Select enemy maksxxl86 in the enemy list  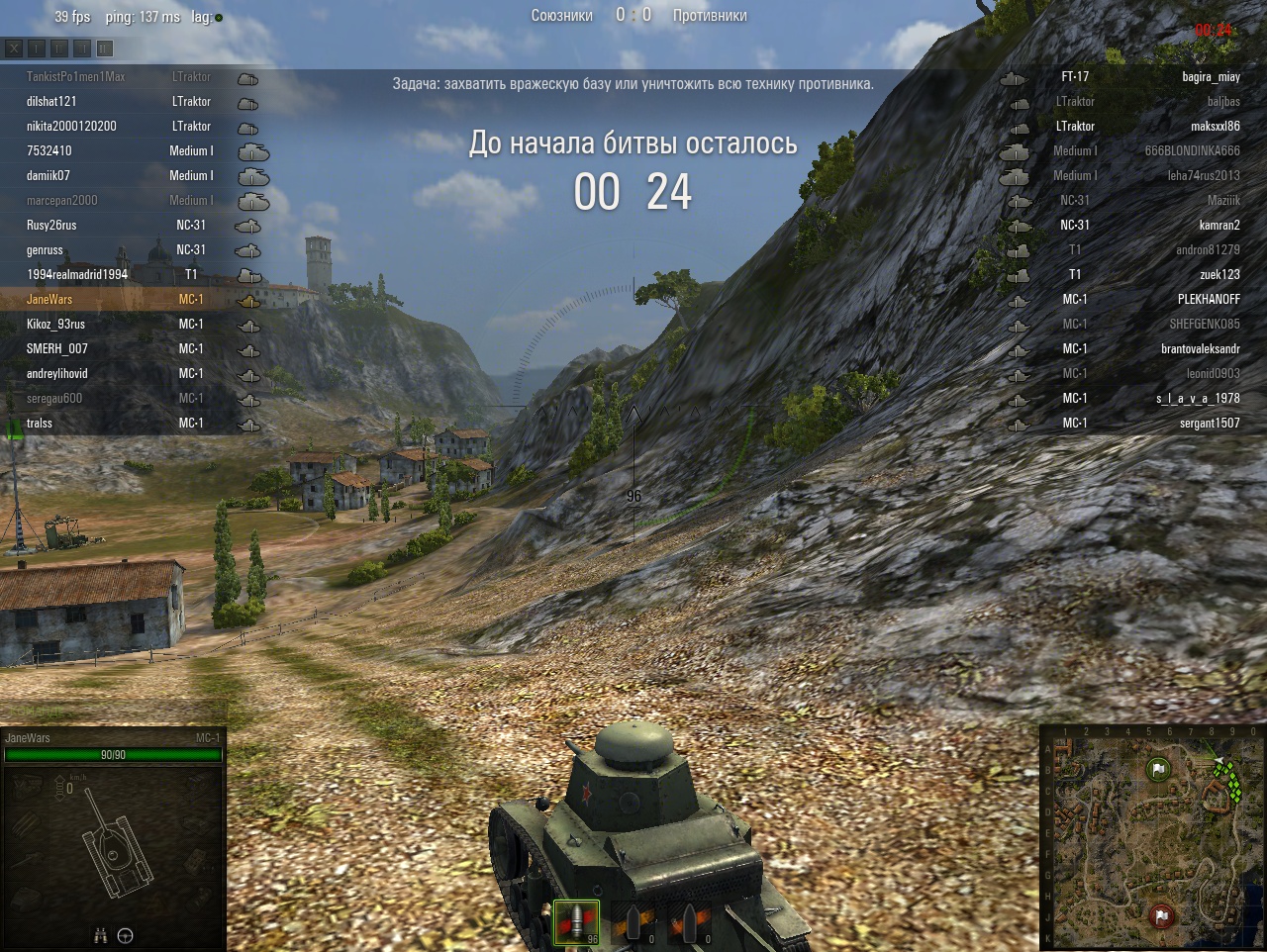tap(1215, 126)
